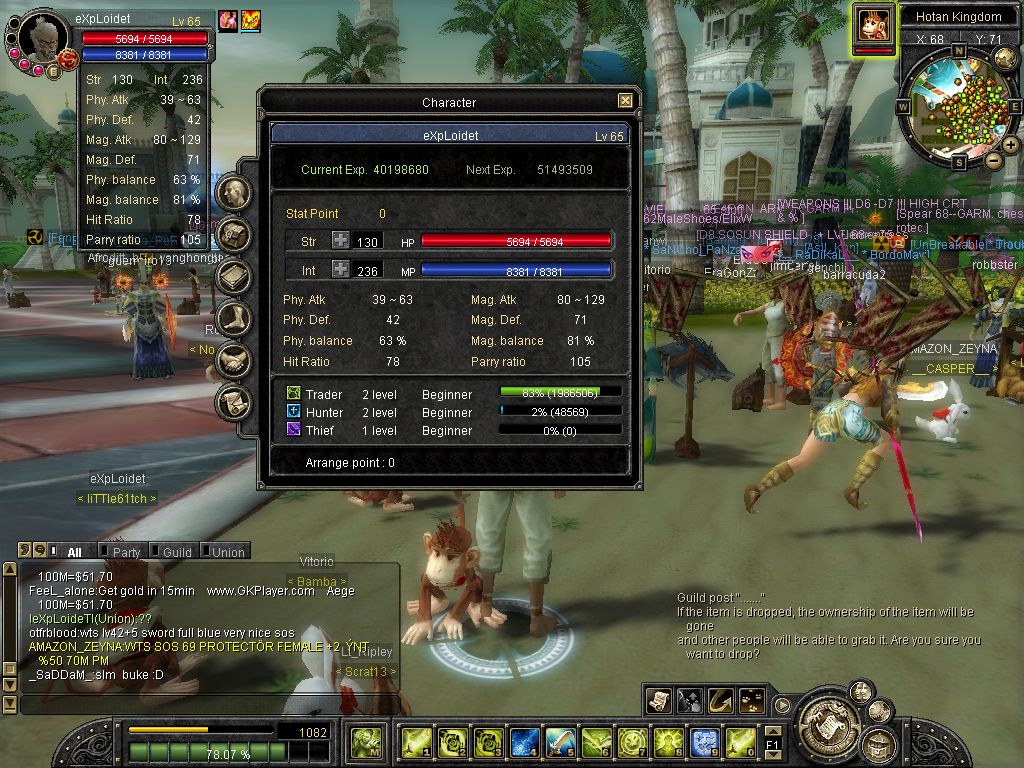Screen dimensions: 1024x768
Task: Open the scroll quest tab
Action: point(233,402)
